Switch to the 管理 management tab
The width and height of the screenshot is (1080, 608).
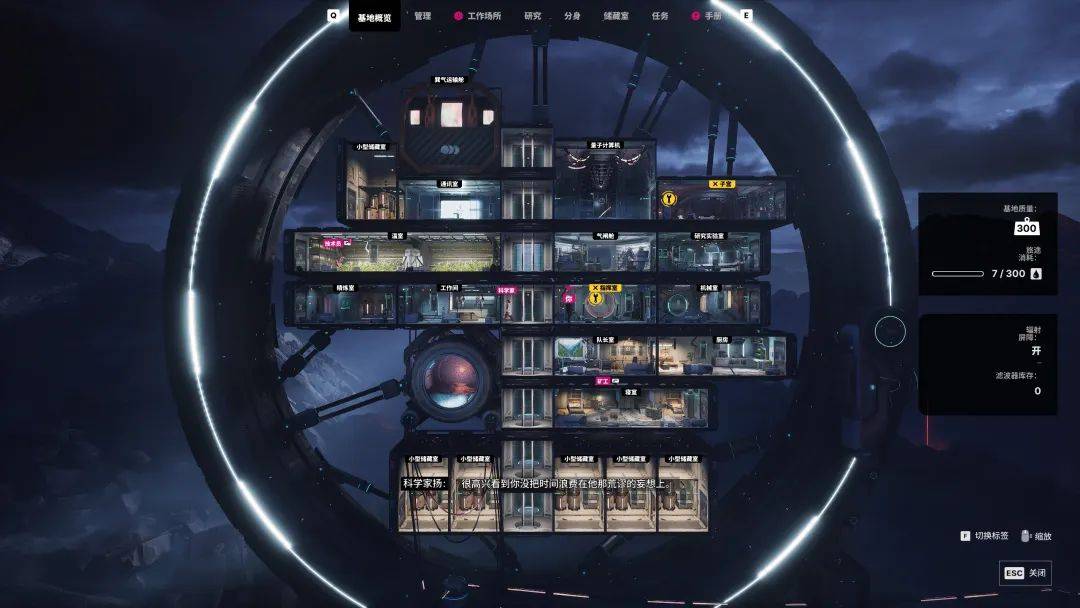point(422,16)
